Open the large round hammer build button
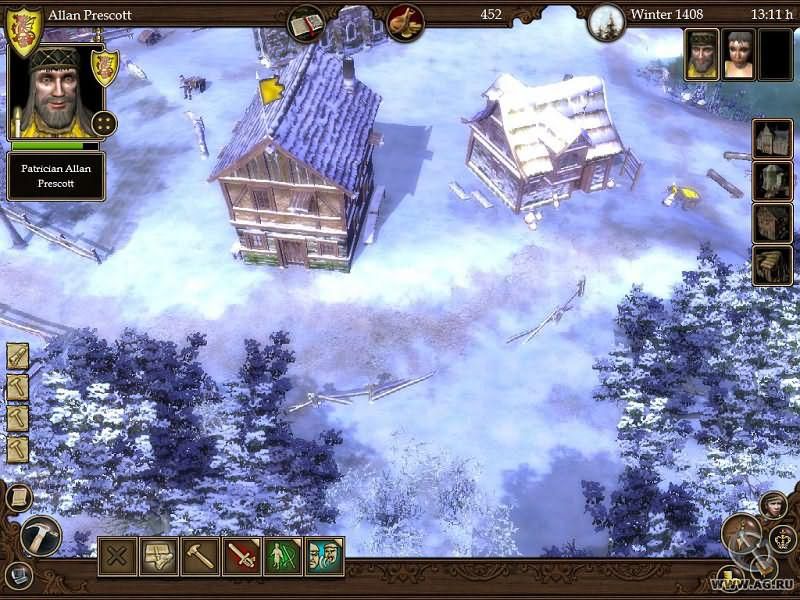800x600 pixels. (40, 536)
